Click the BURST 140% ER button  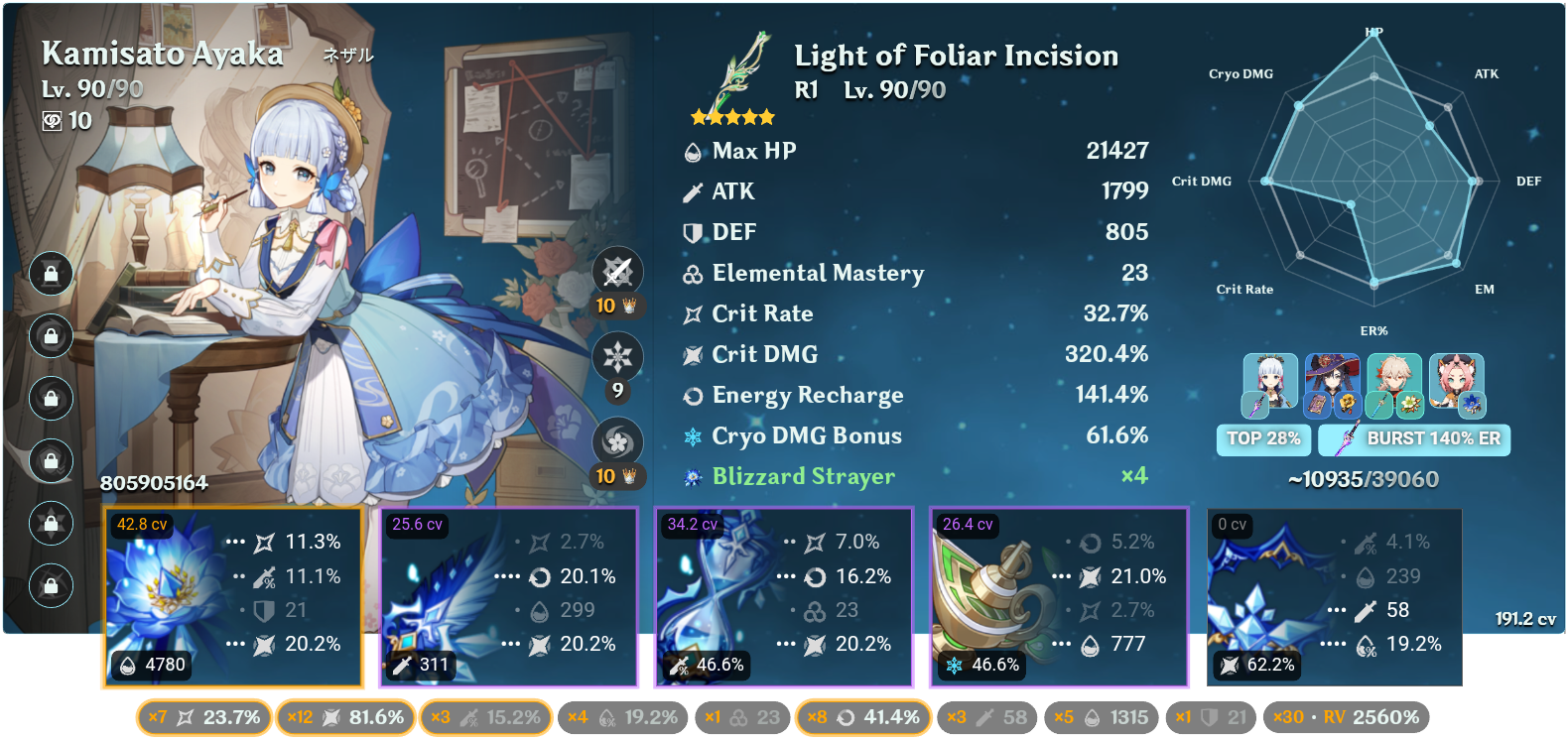tap(1413, 439)
